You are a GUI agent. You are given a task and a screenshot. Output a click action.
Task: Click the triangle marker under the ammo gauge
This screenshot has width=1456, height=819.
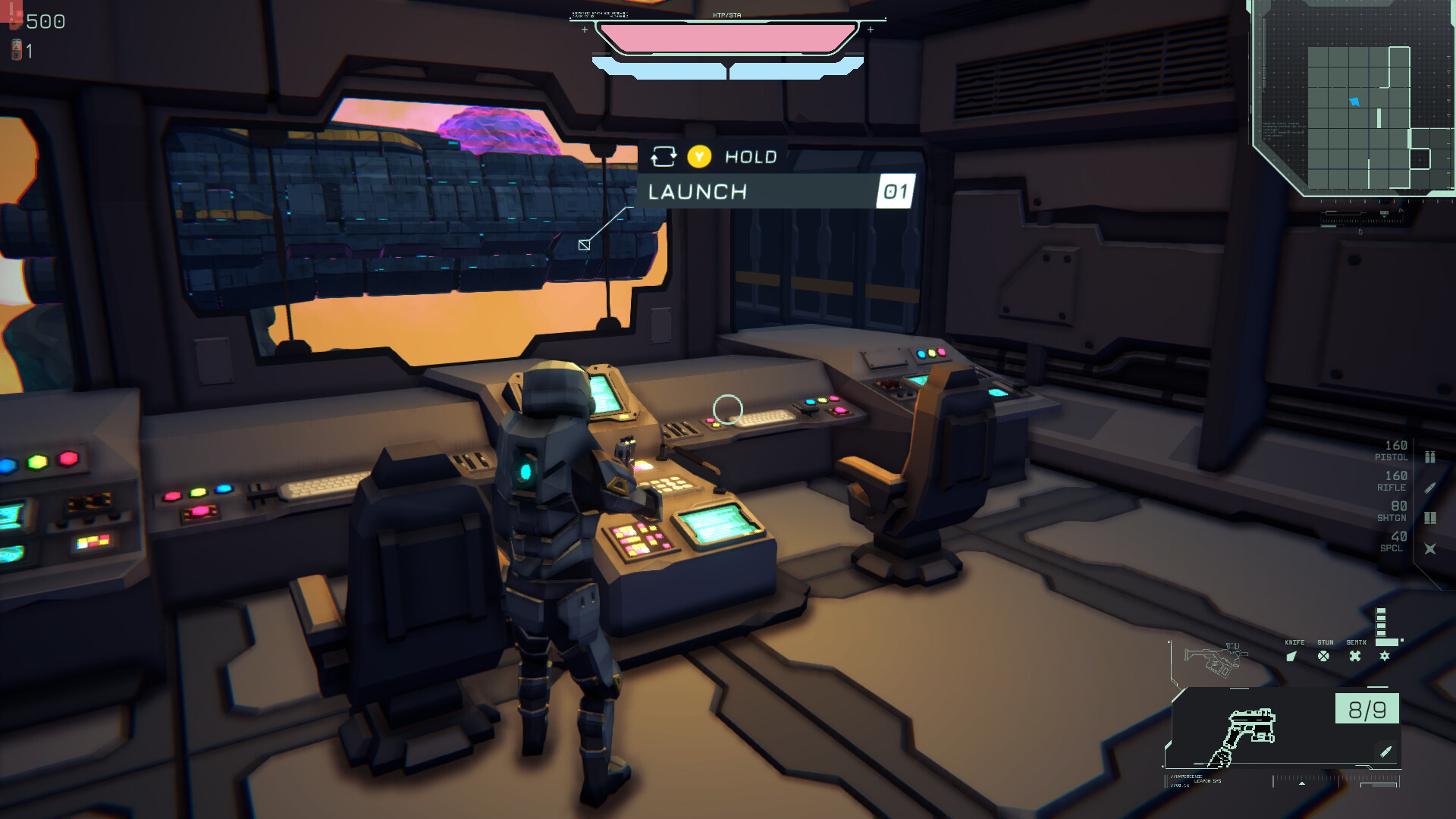[1302, 783]
